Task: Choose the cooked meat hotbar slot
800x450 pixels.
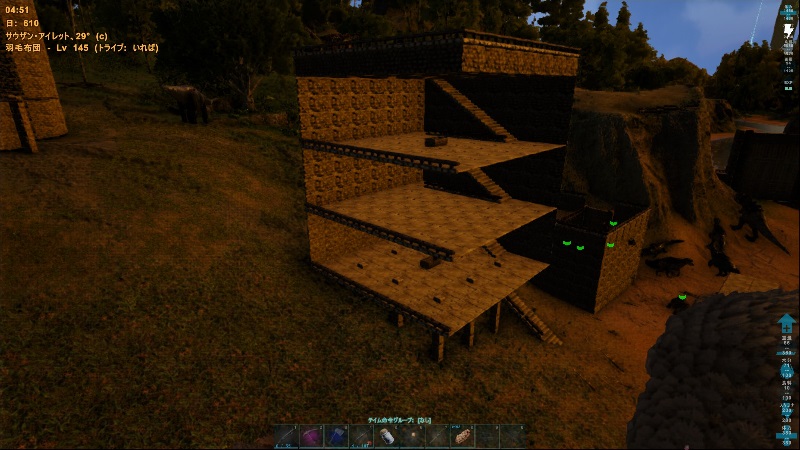Action: 463,437
